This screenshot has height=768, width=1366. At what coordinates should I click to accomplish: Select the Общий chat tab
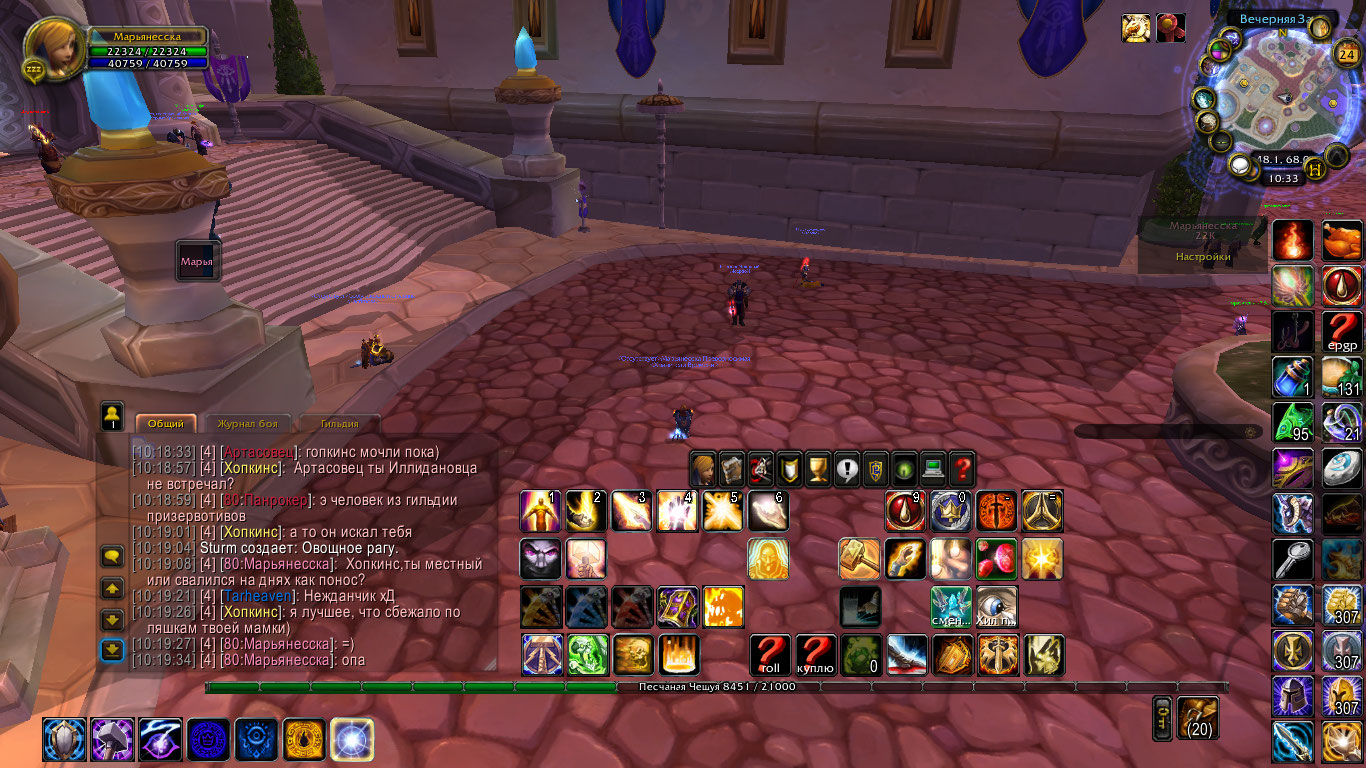(x=166, y=424)
